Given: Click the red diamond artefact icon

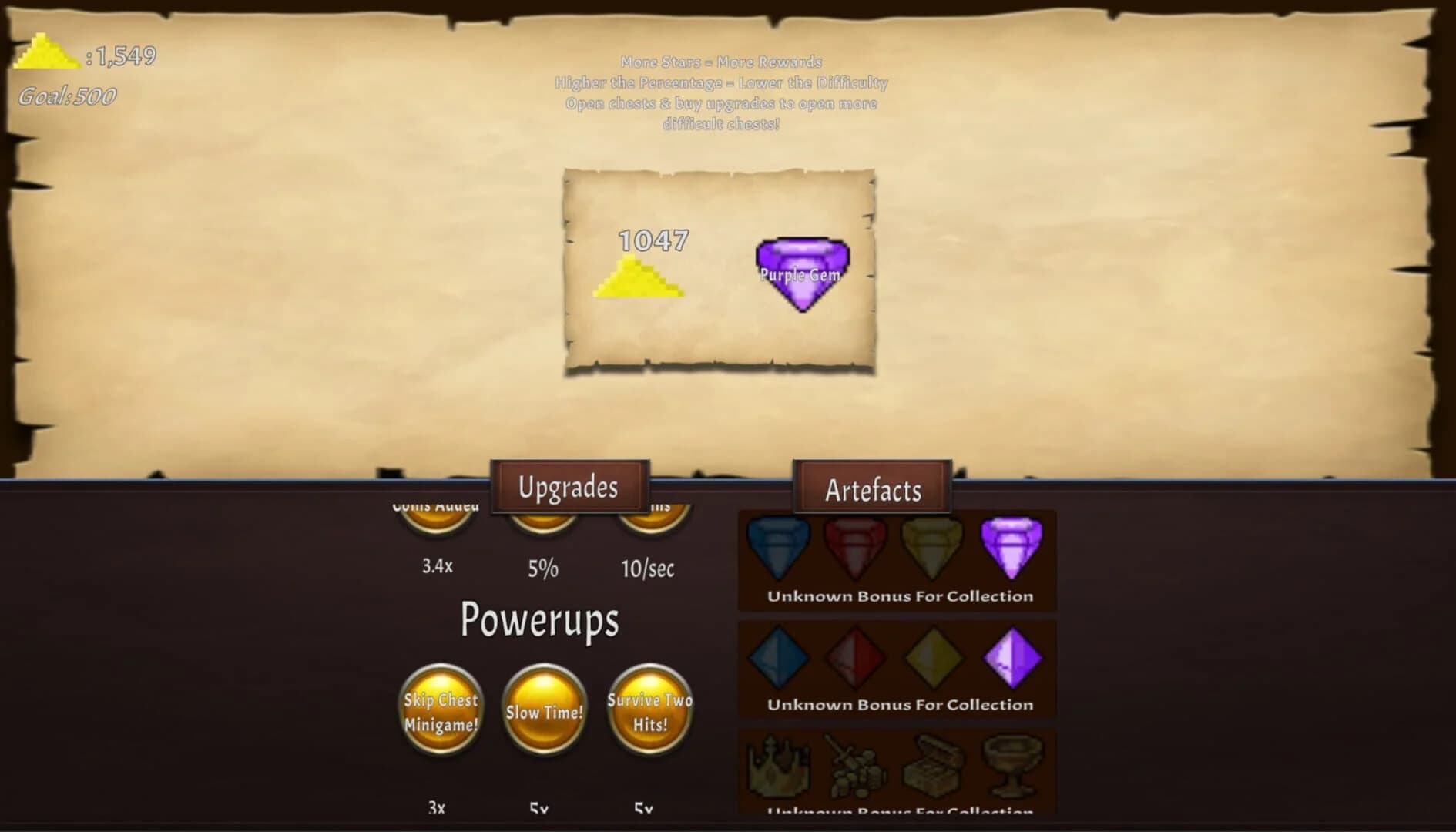Looking at the screenshot, I should (855, 659).
